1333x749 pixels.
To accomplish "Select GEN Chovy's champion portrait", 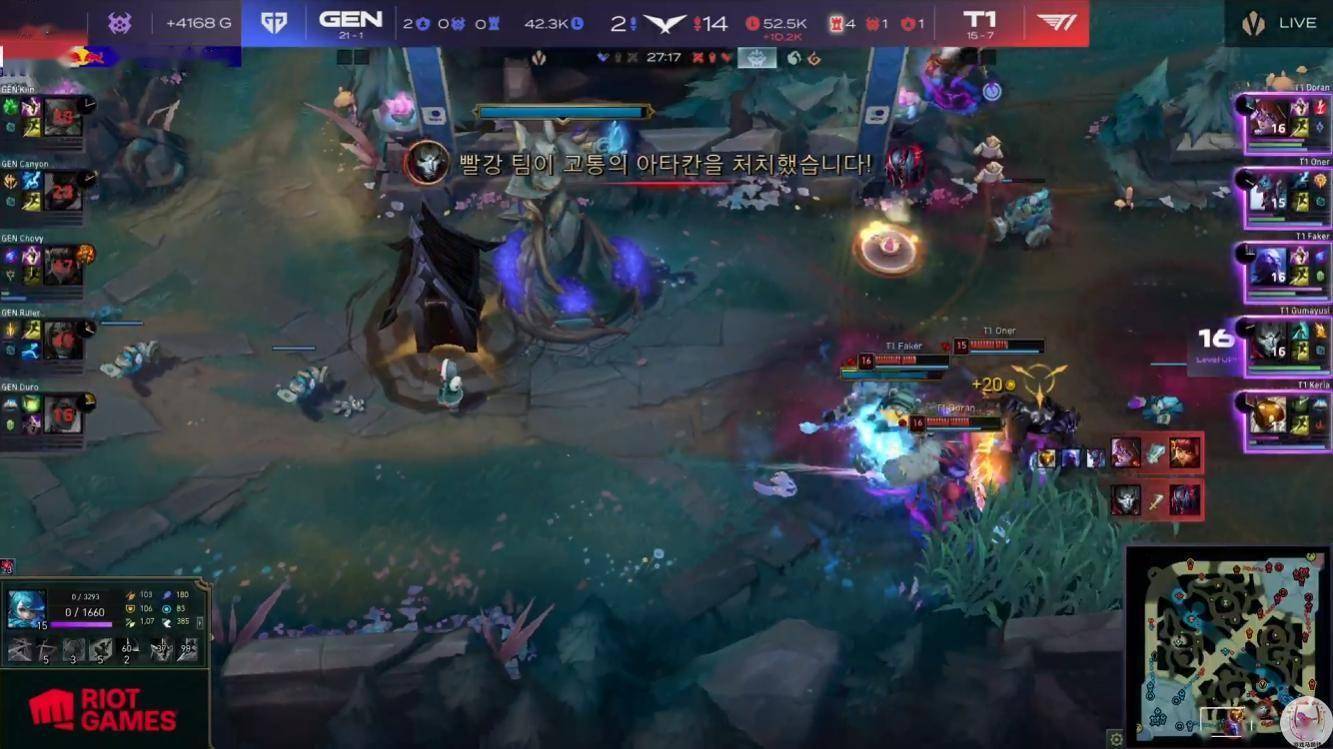I will click(x=62, y=265).
